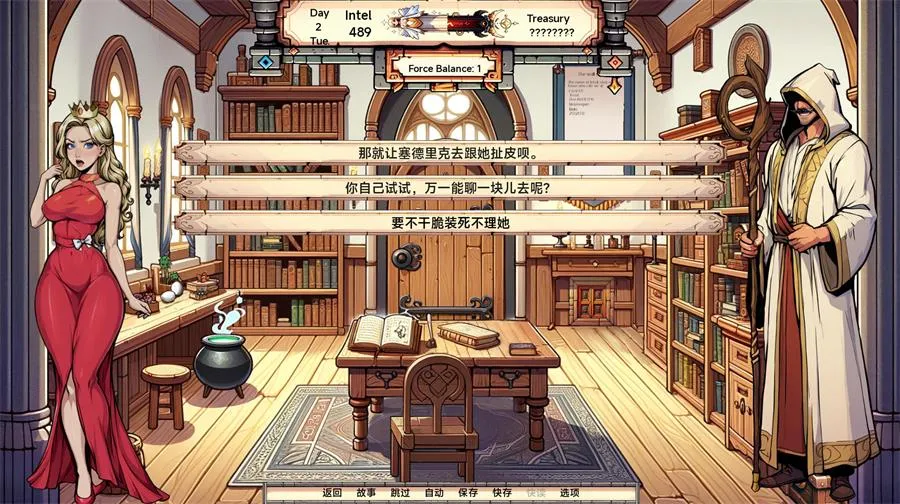Open the 保存 save menu
Screen dimensions: 900x504
click(468, 493)
